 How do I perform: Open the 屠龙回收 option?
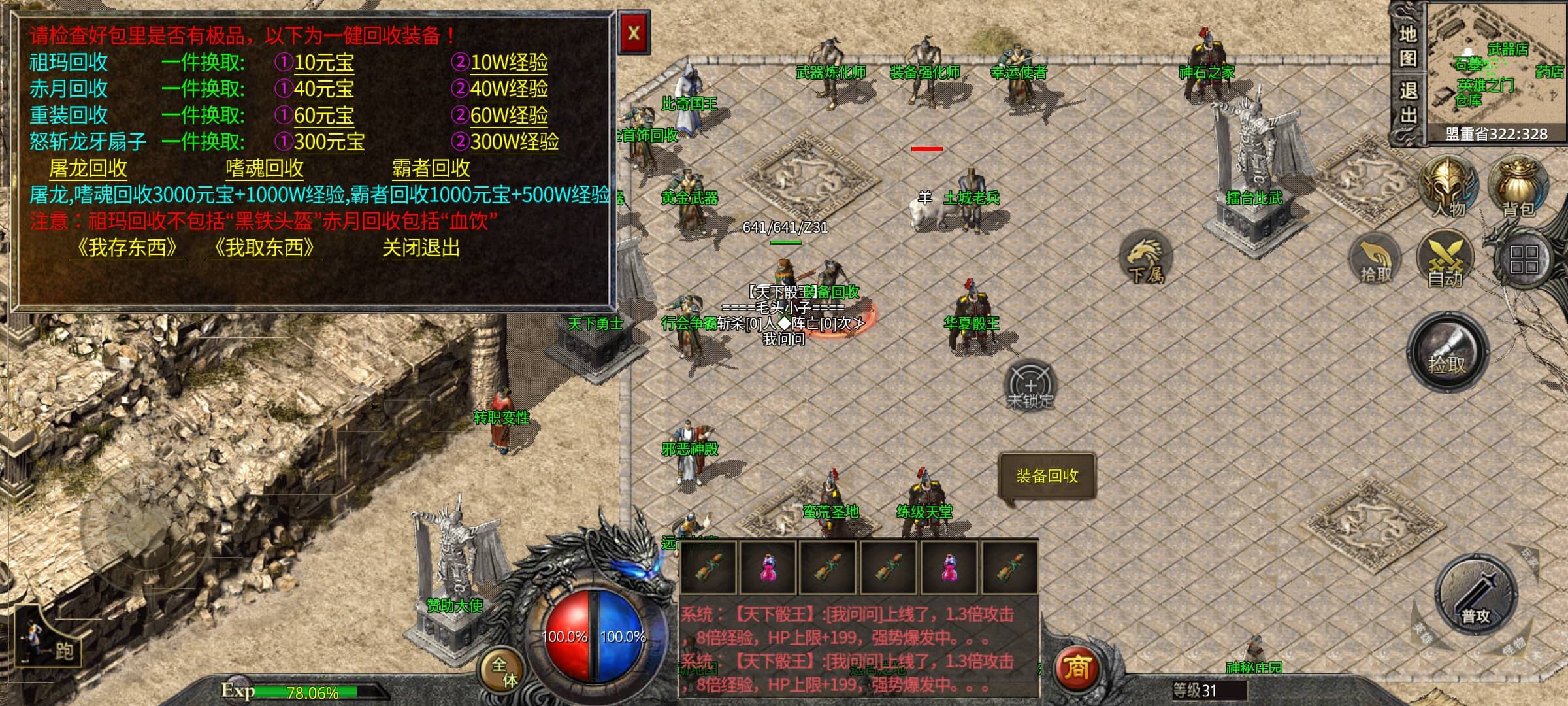point(88,169)
